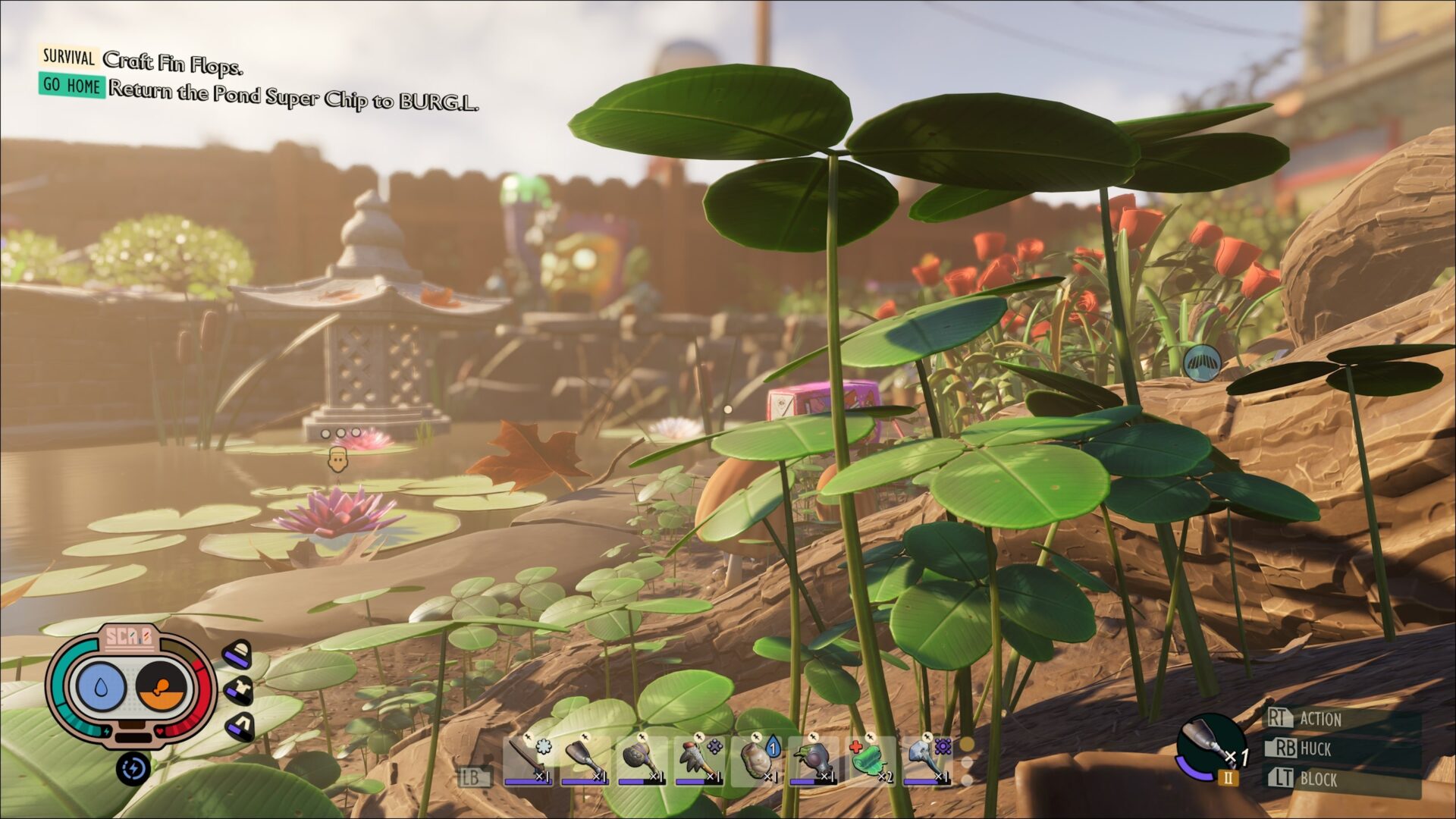Click the equipped shovel circle icon
This screenshot has width=1456, height=819.
pos(1210,747)
